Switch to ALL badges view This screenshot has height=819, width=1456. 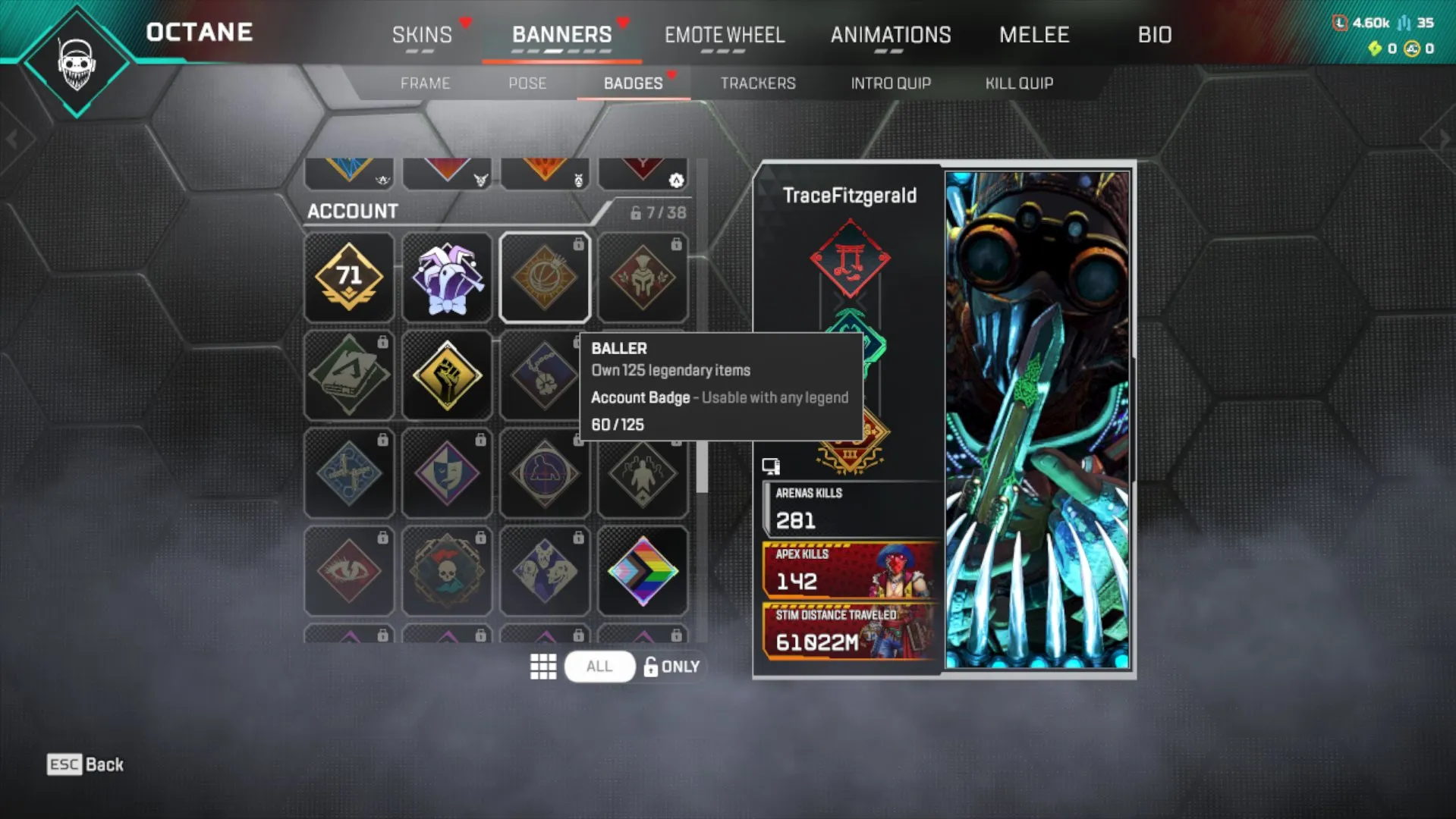click(x=599, y=667)
